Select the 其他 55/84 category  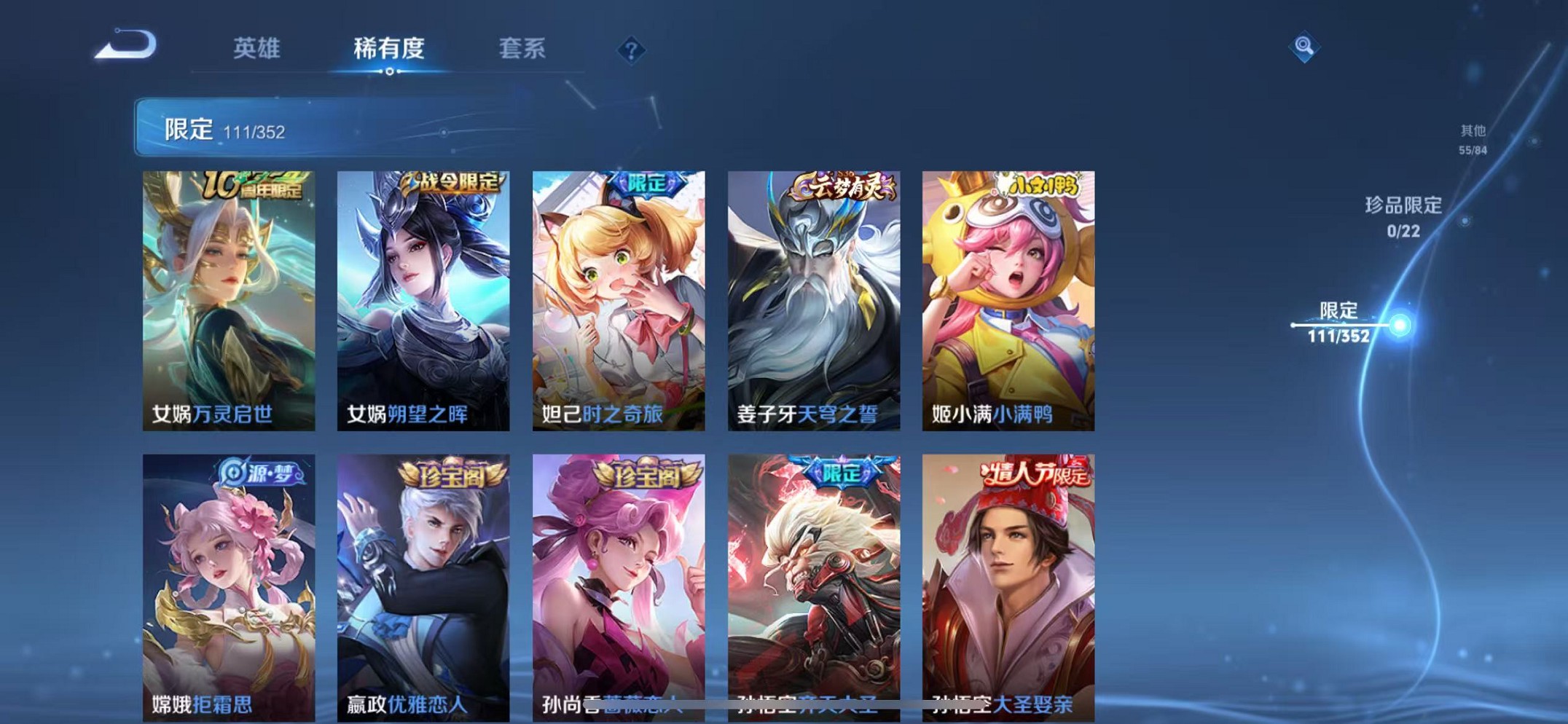[1471, 138]
